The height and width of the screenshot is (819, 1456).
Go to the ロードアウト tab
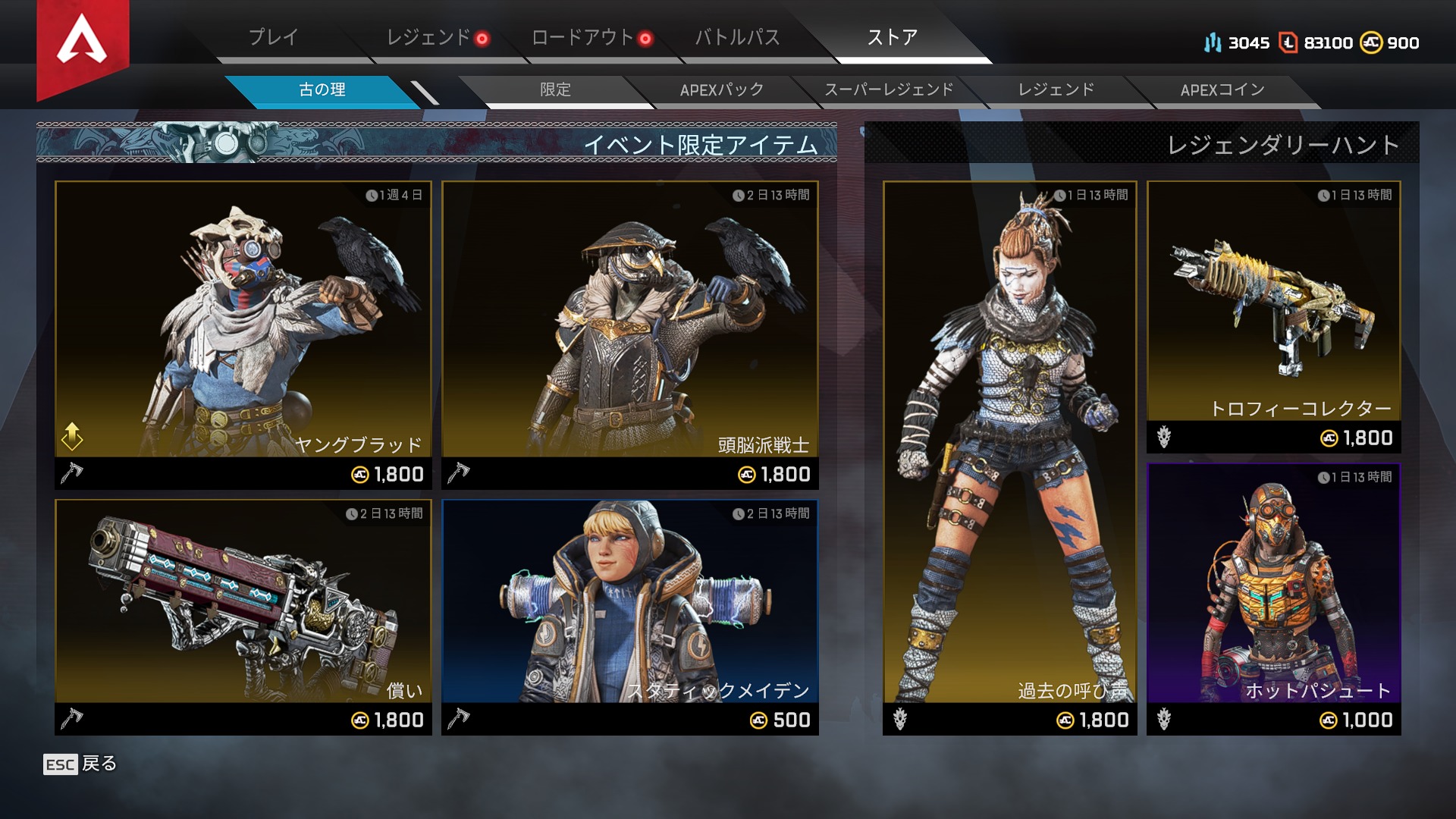tap(582, 37)
